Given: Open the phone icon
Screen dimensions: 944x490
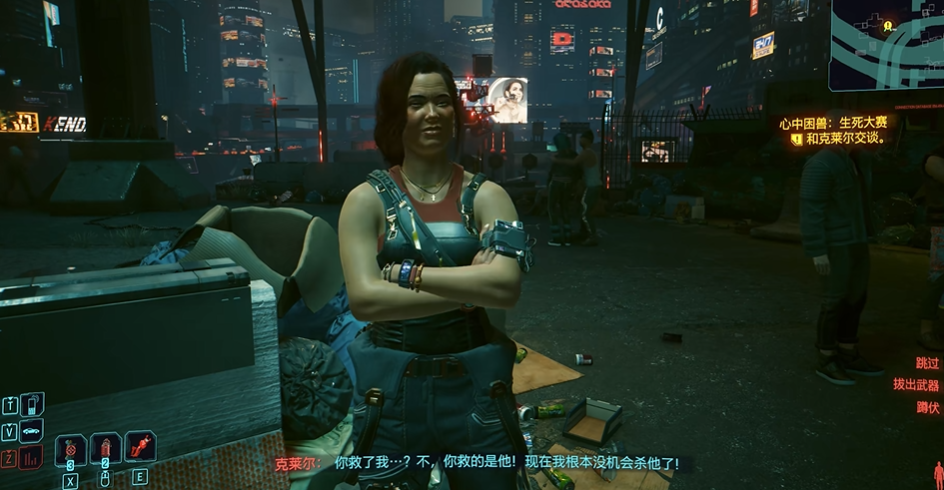Looking at the screenshot, I should tap(32, 404).
